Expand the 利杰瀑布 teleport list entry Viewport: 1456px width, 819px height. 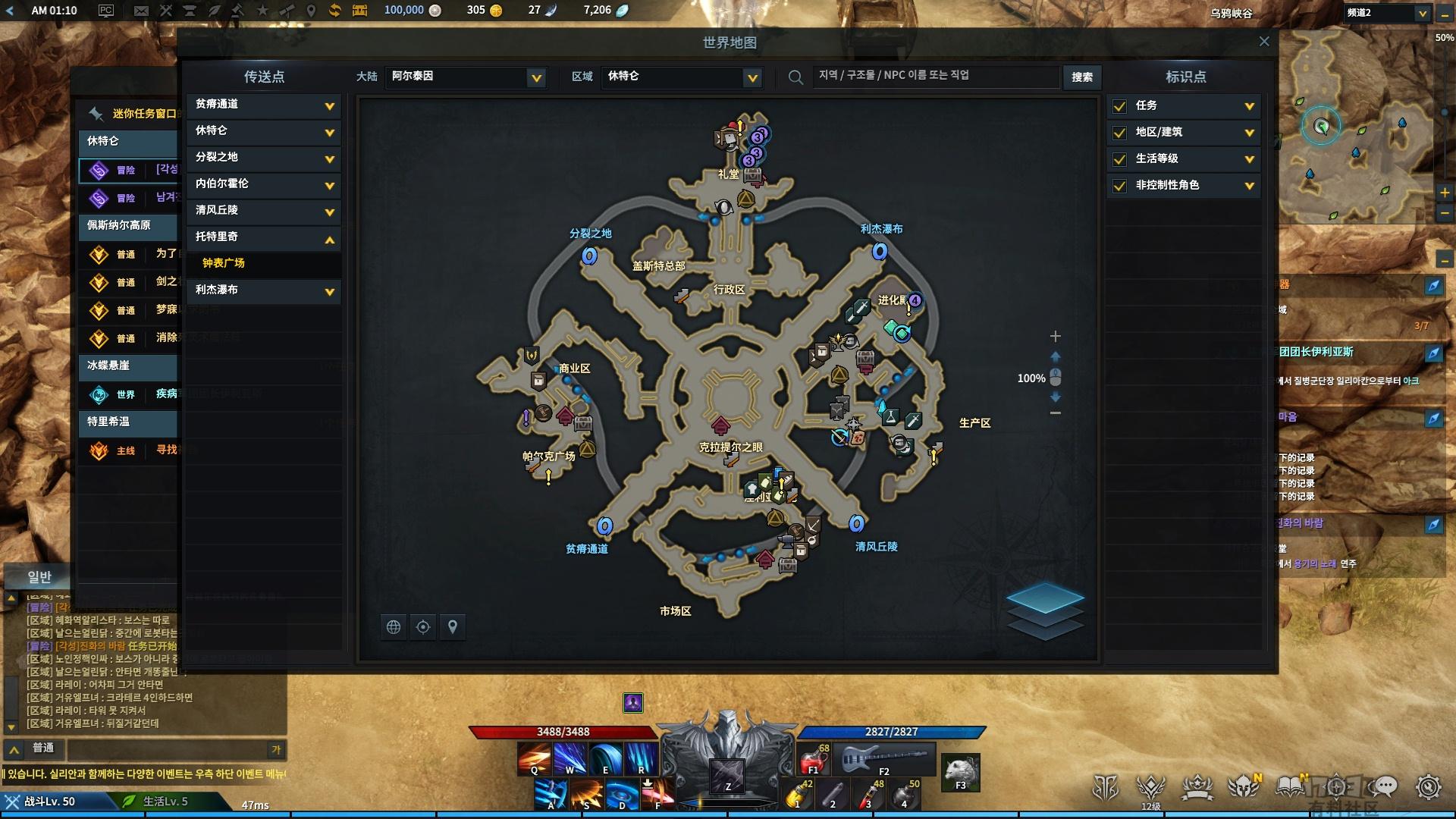click(329, 291)
